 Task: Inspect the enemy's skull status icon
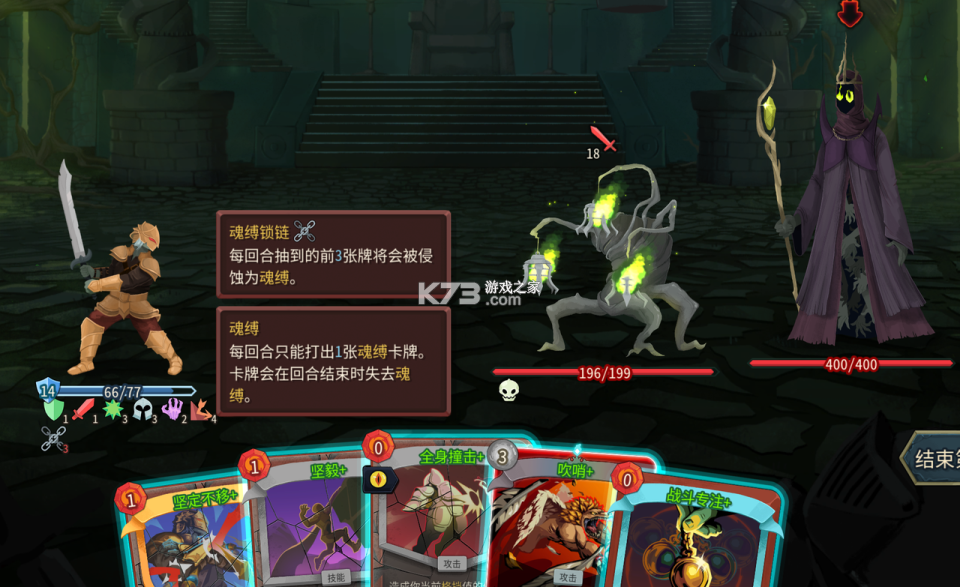tap(509, 390)
